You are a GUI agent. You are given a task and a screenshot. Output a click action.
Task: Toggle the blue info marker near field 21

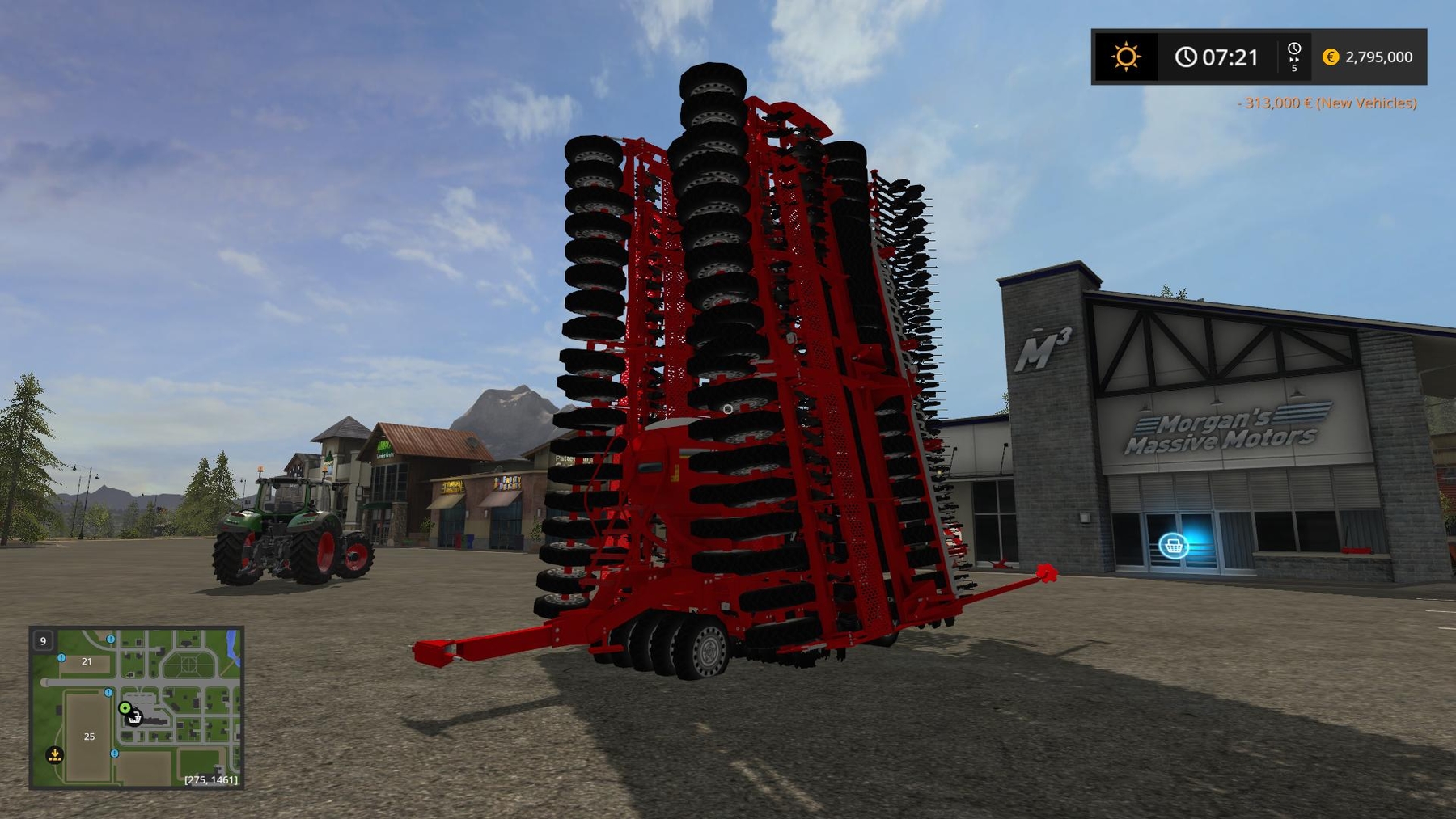[x=61, y=659]
